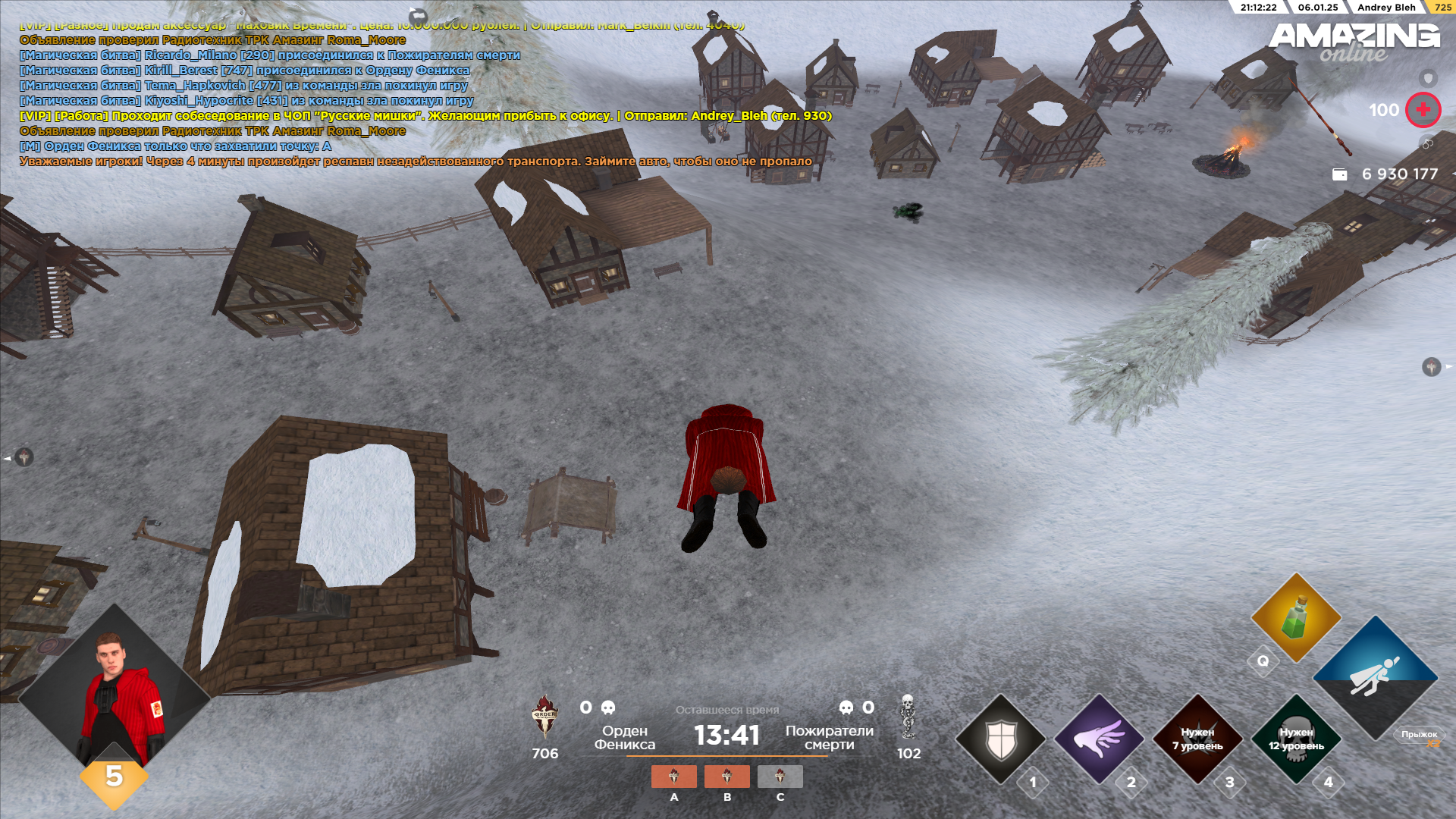
Task: Select capture point B indicator
Action: point(726,777)
